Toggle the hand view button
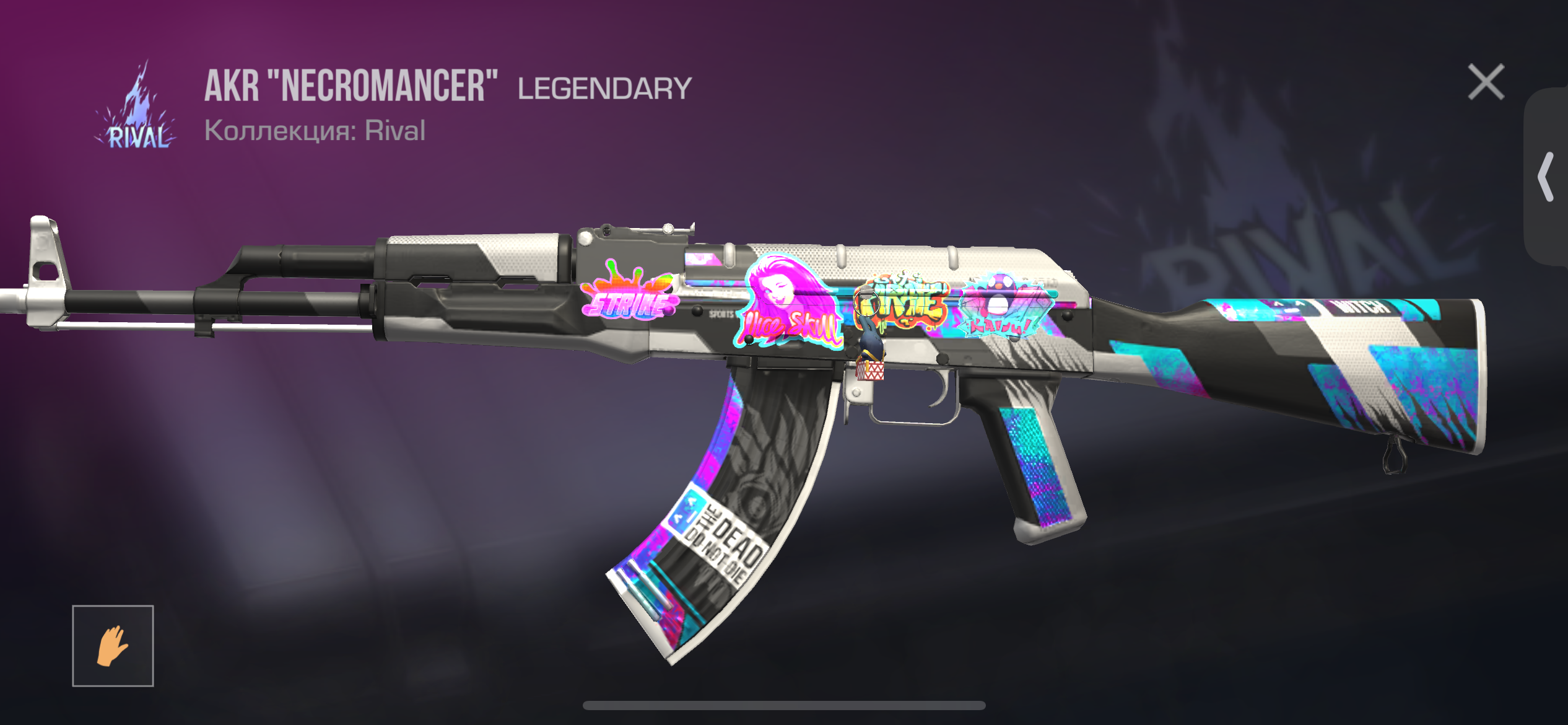 click(x=113, y=646)
